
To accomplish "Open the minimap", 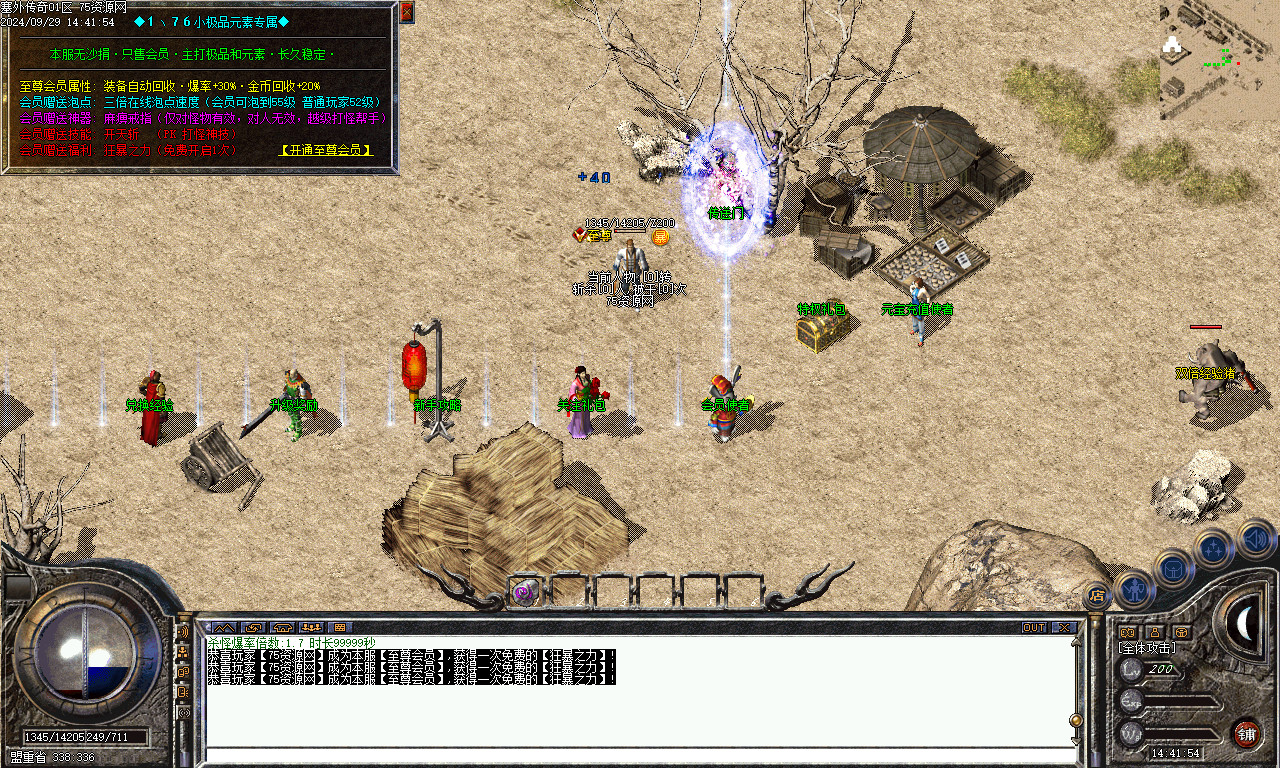I will [1219, 60].
